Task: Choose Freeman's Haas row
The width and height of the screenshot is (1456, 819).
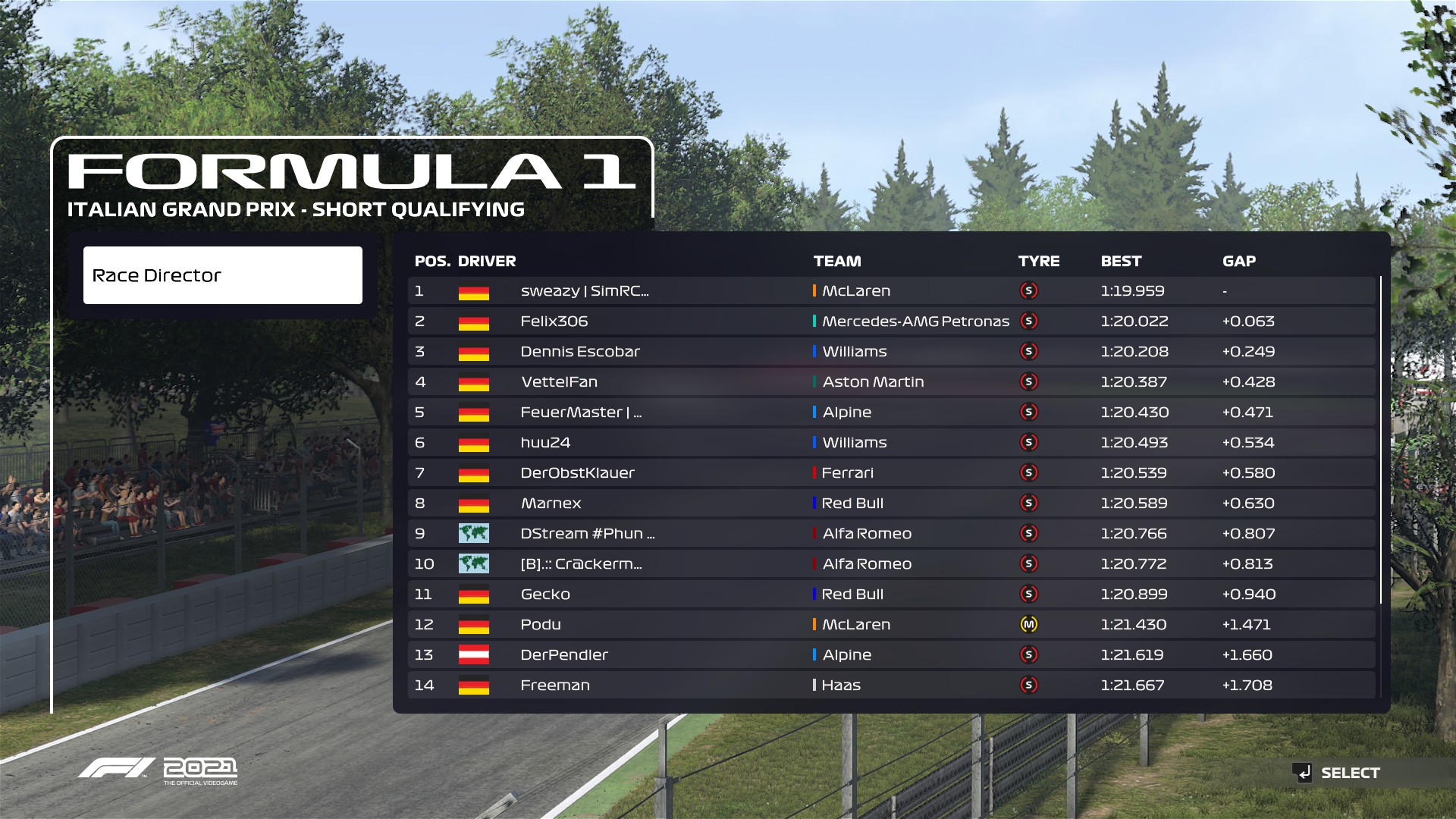Action: tap(555, 686)
